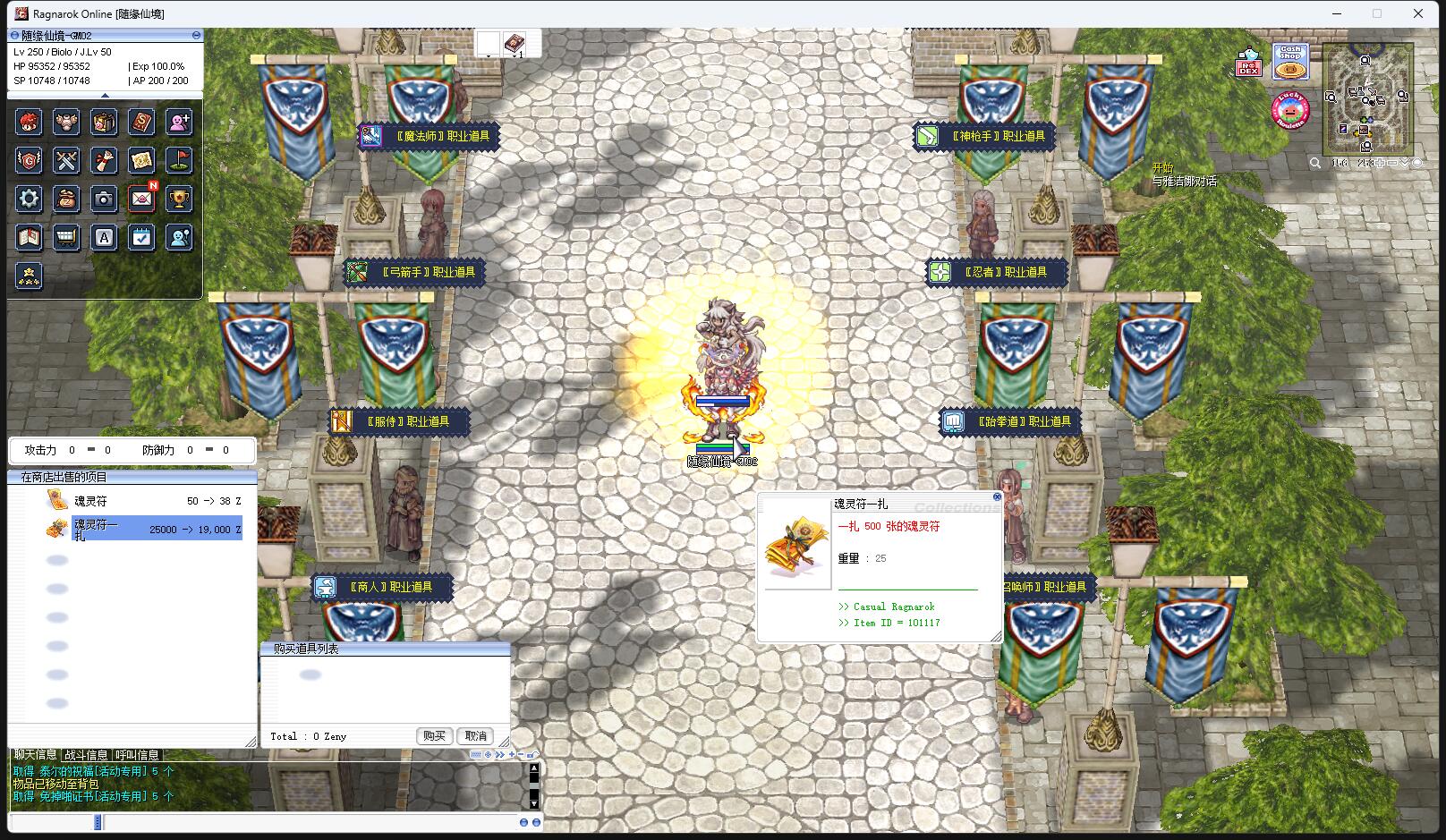Open the trophy achievements icon

coord(179,199)
